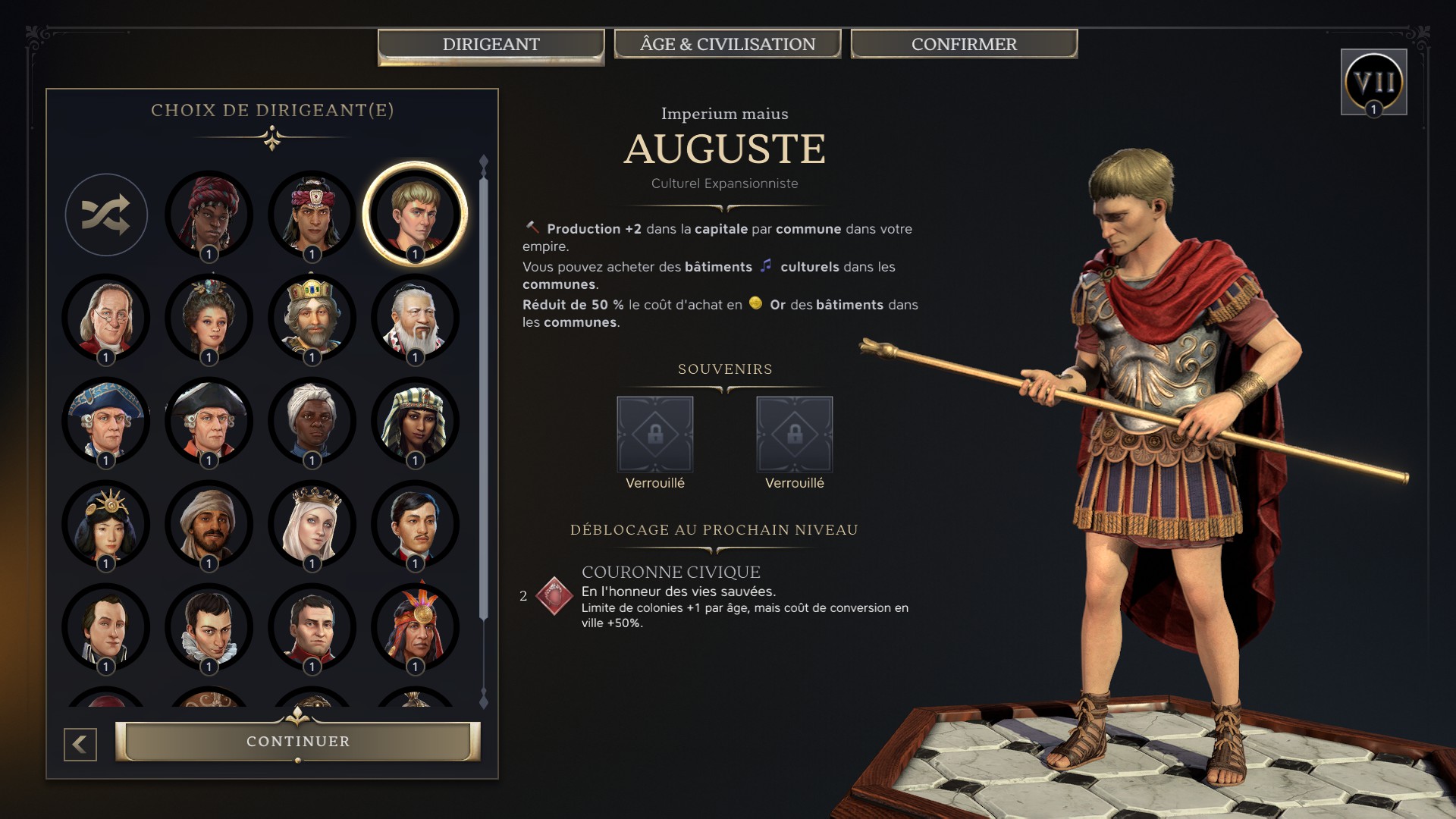This screenshot has width=1456, height=819.
Task: Select Isabella's crowned portrait
Action: (x=312, y=523)
